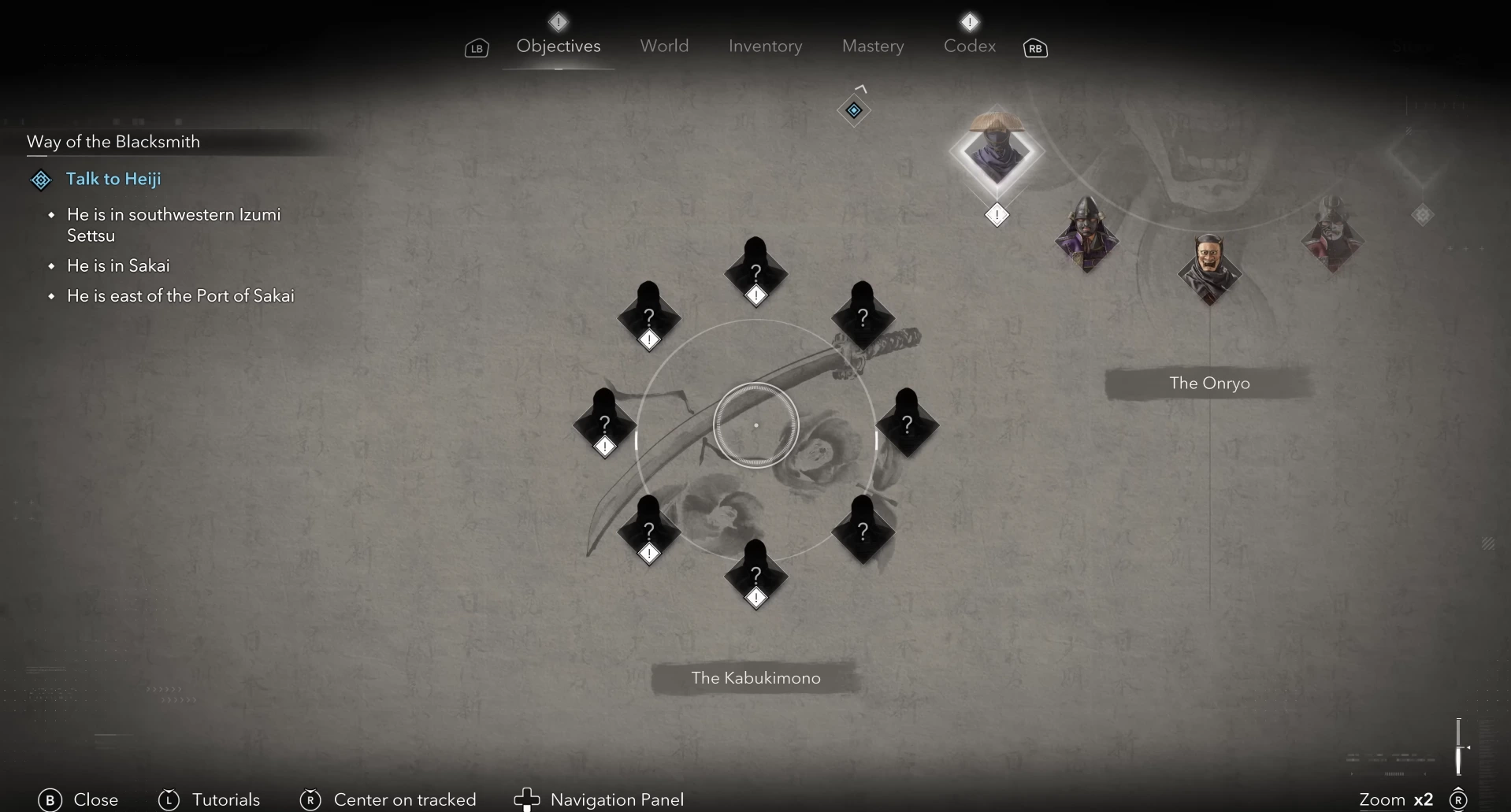Choose the straw-hat target portrait
This screenshot has width=1511, height=812.
[997, 152]
